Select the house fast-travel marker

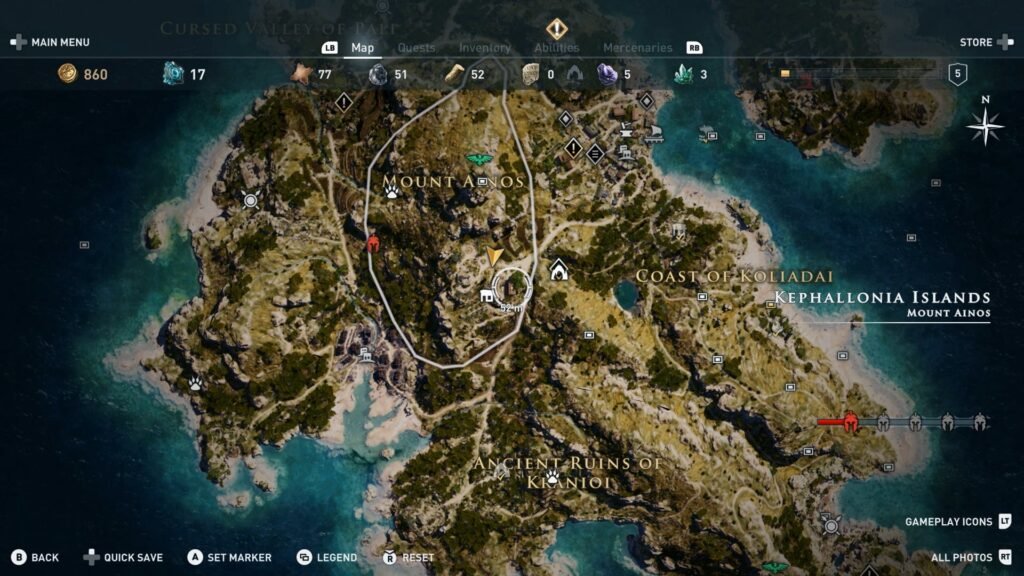pyautogui.click(x=559, y=269)
